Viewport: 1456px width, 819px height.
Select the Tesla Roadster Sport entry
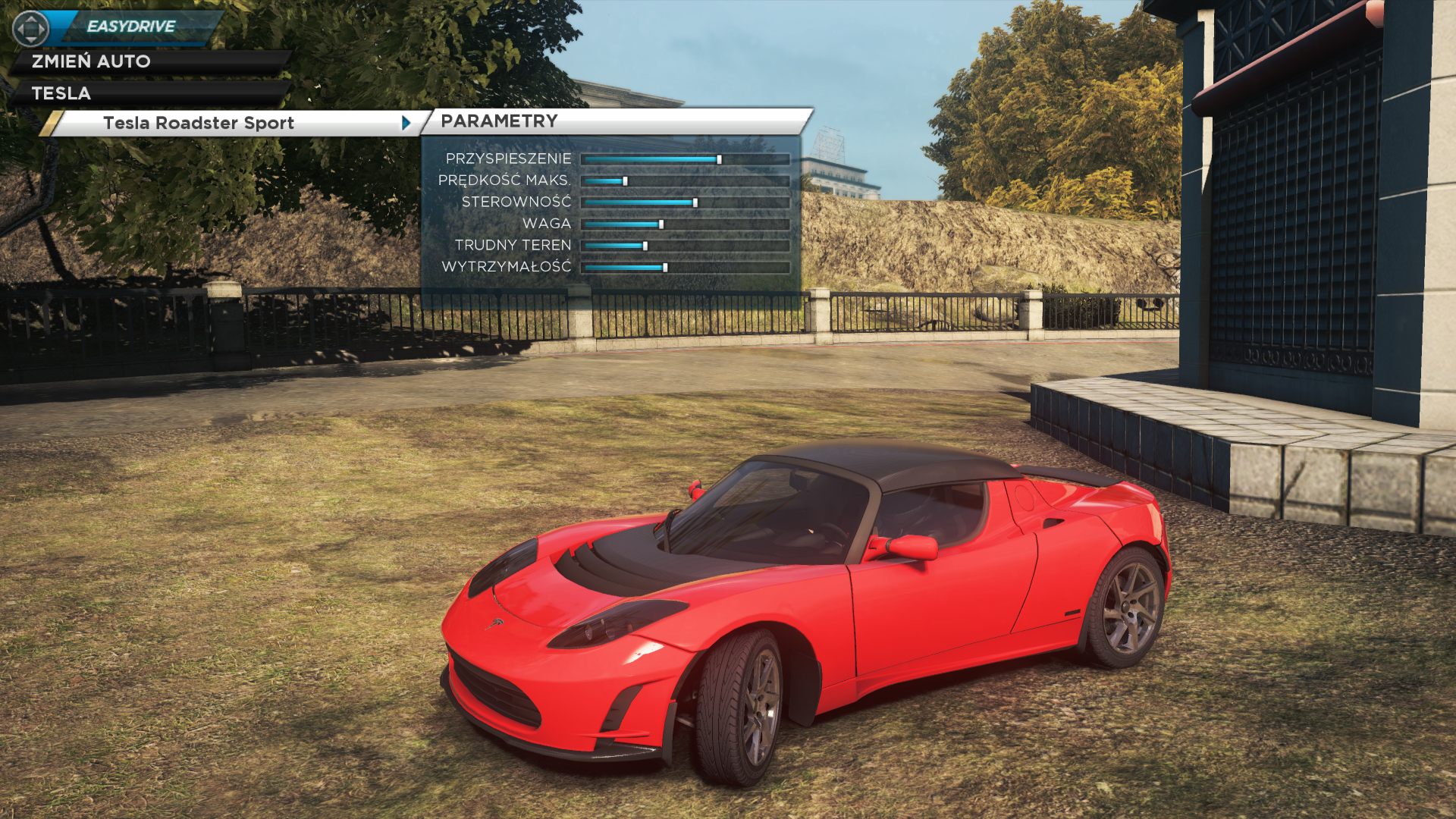pyautogui.click(x=199, y=123)
